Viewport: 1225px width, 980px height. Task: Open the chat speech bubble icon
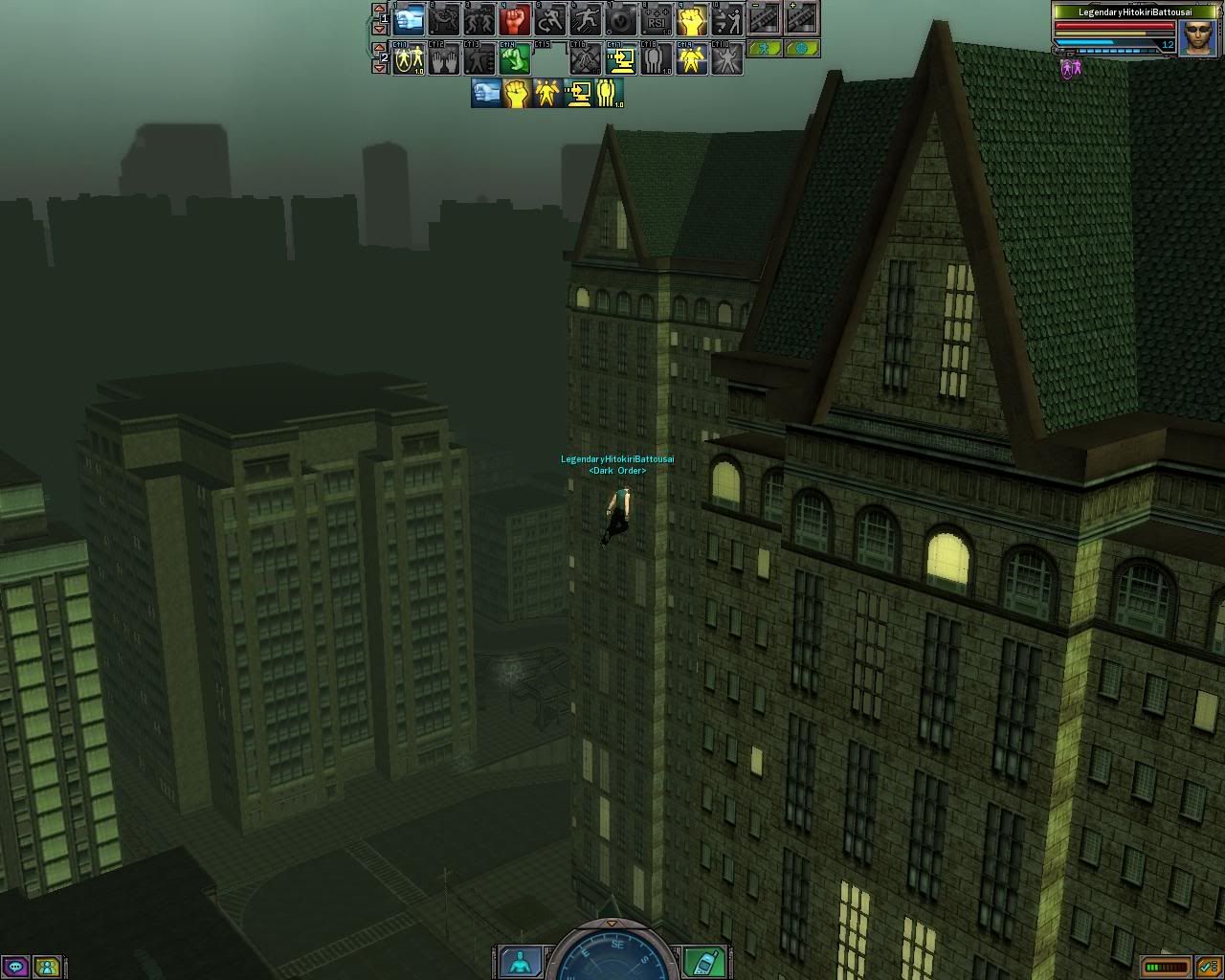click(15, 967)
